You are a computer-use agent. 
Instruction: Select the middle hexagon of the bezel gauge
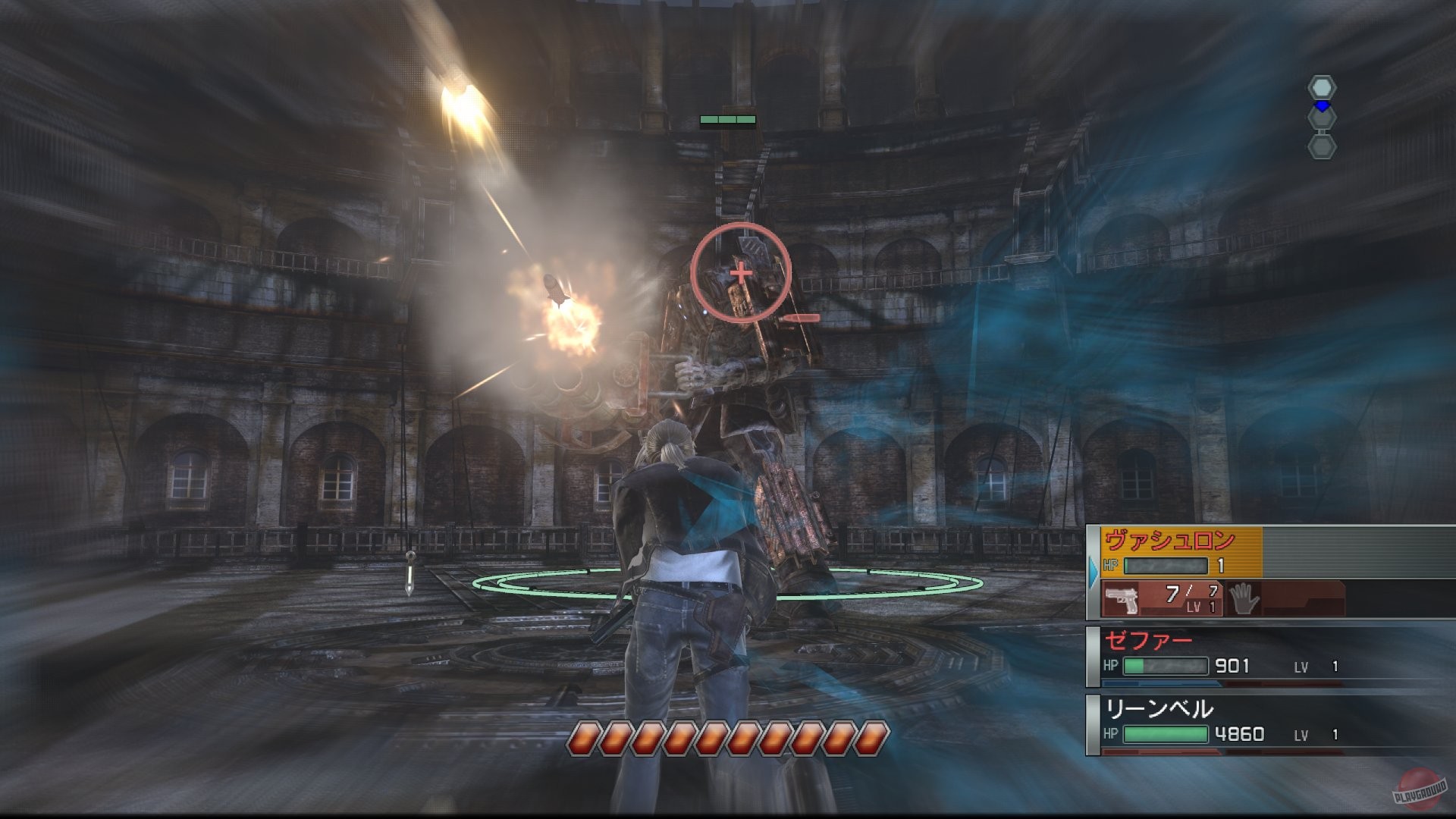1321,118
